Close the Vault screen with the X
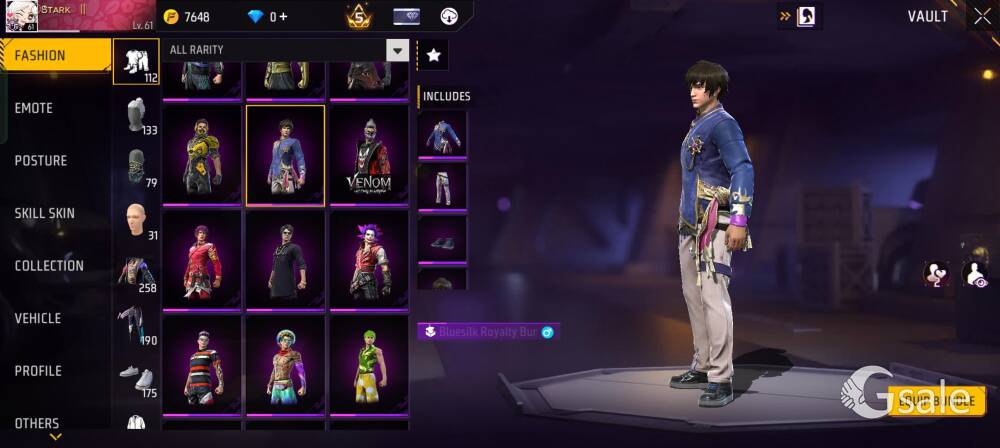Image resolution: width=1000 pixels, height=448 pixels. coord(981,16)
